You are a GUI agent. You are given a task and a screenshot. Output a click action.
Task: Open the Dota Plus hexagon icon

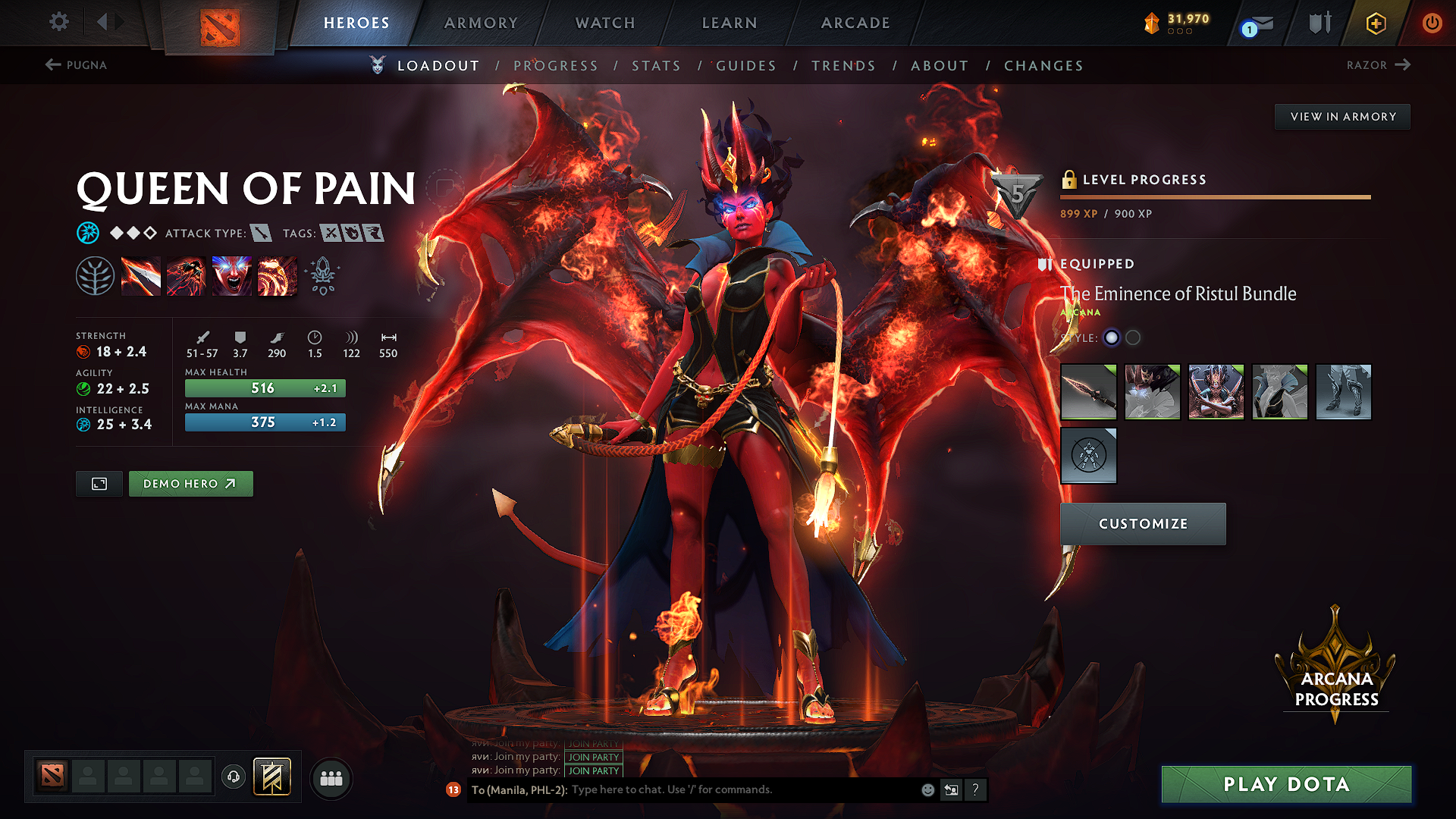(1375, 23)
